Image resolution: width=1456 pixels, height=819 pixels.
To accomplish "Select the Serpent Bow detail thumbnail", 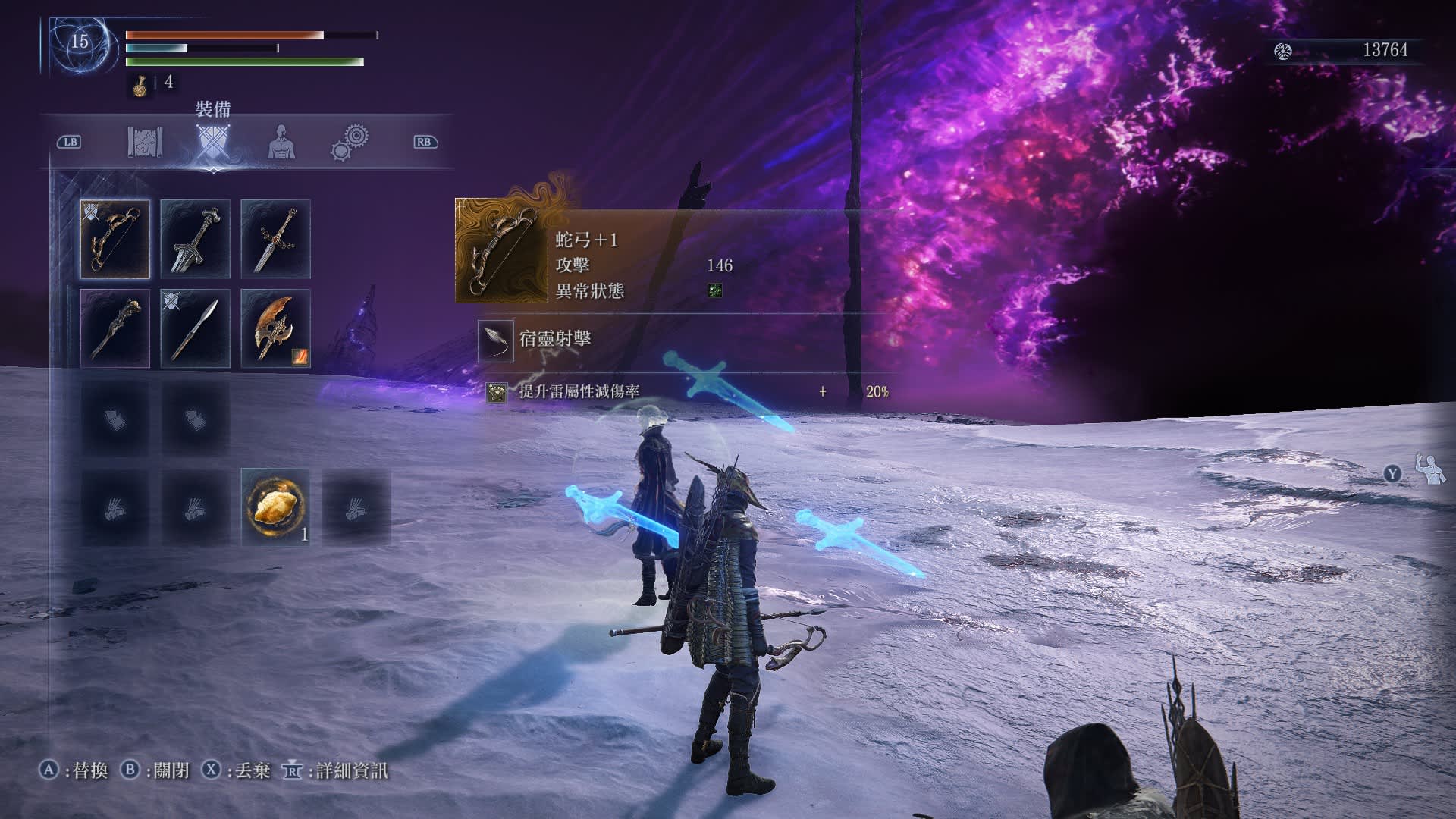I will [x=501, y=251].
